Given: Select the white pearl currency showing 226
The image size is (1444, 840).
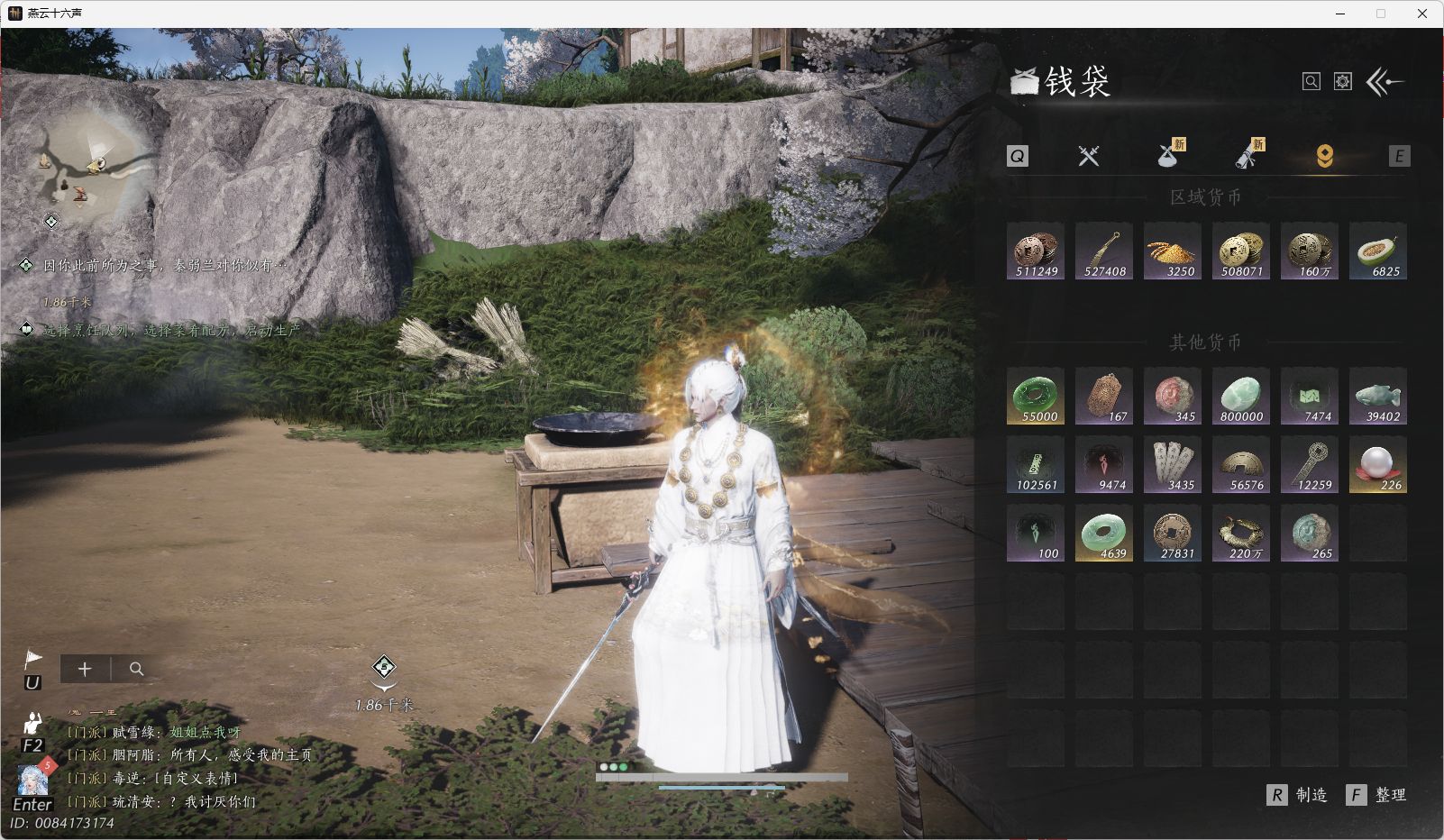Looking at the screenshot, I should click(1378, 465).
